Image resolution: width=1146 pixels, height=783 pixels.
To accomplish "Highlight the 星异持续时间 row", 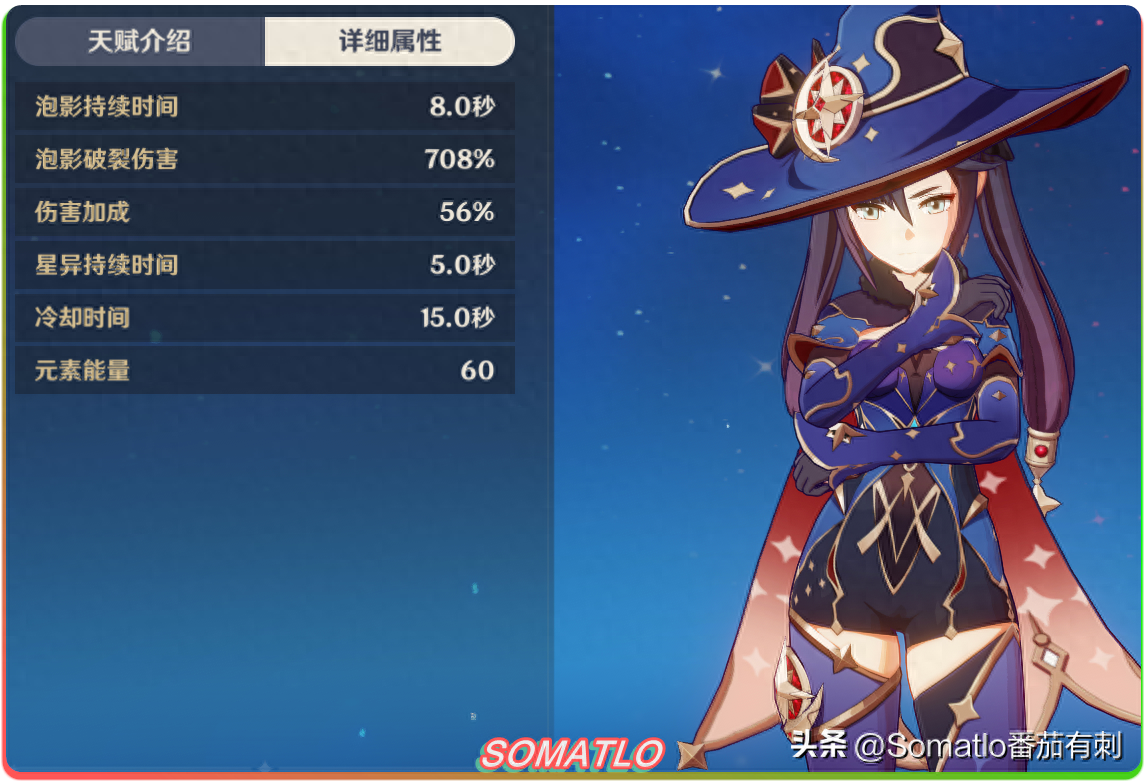I will tap(265, 265).
